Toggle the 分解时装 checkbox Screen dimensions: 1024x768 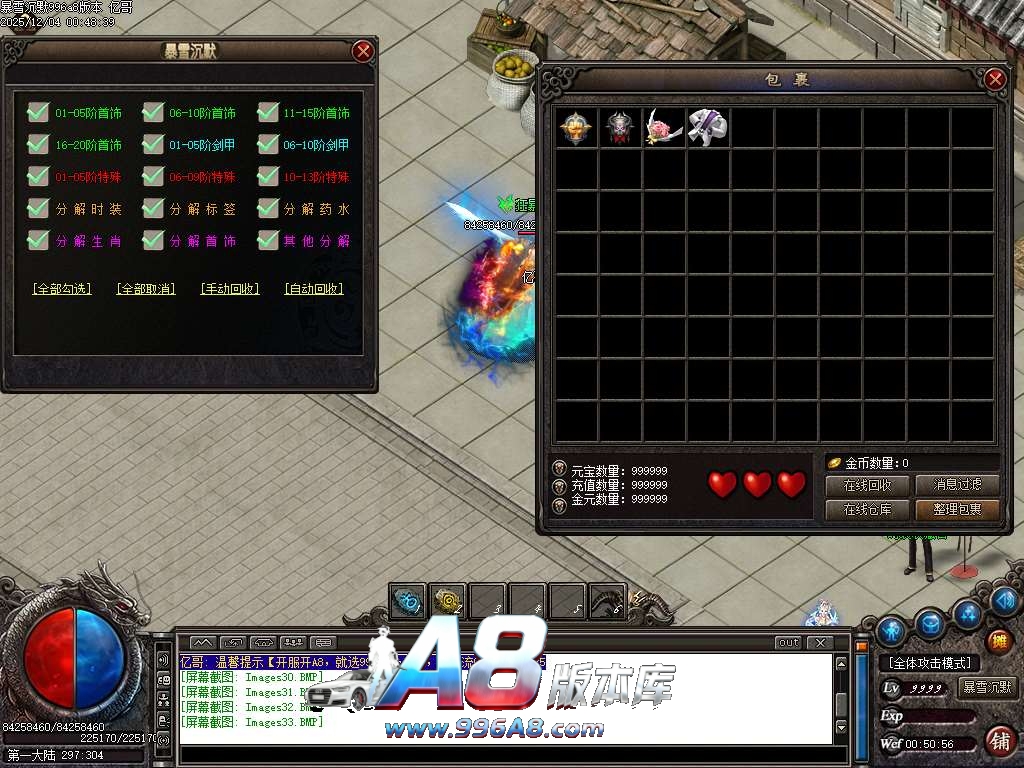coord(39,209)
